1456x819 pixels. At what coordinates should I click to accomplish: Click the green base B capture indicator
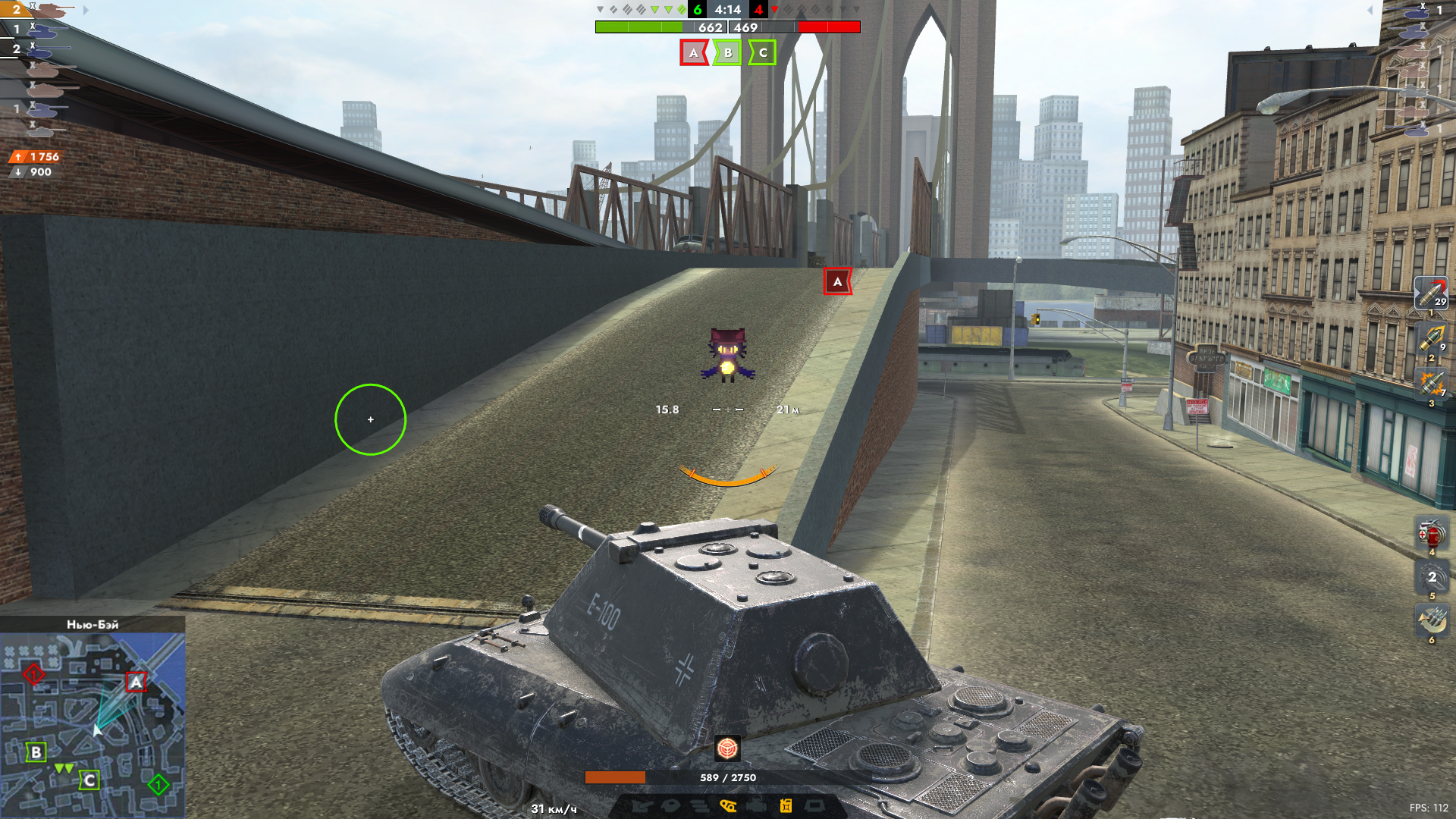(x=728, y=53)
